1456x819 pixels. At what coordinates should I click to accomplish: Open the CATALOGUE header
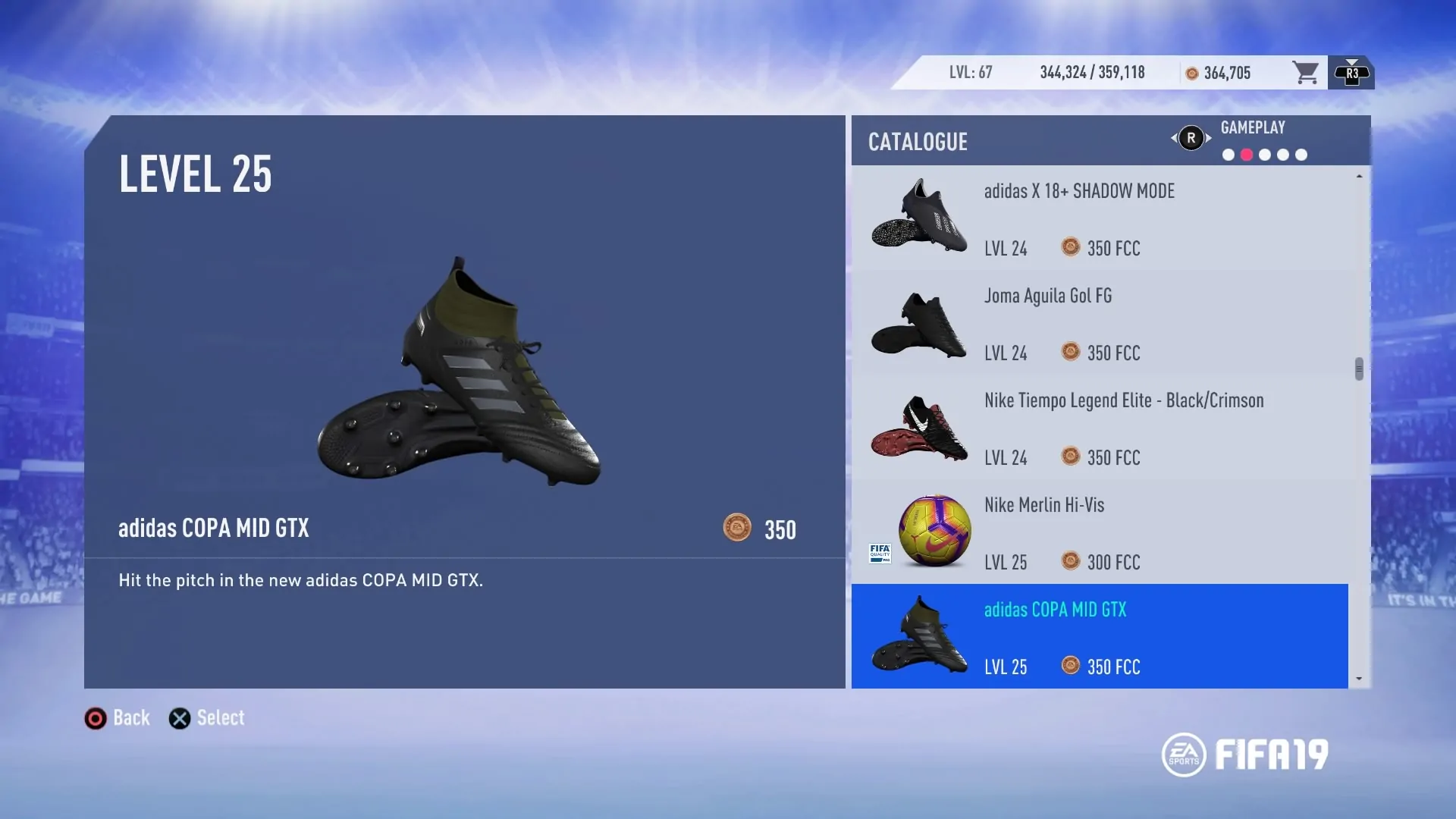[918, 141]
